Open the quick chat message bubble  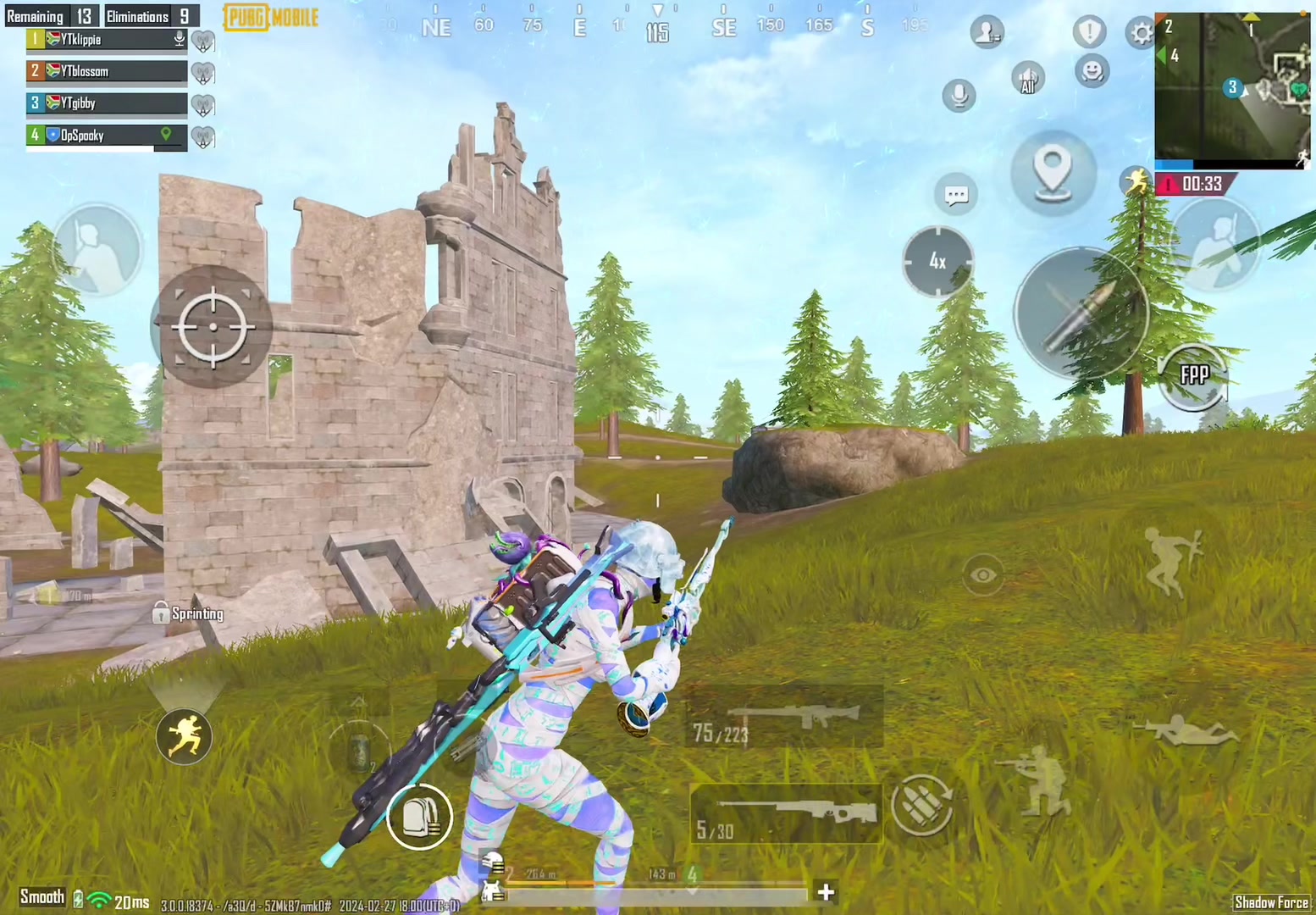coord(956,196)
